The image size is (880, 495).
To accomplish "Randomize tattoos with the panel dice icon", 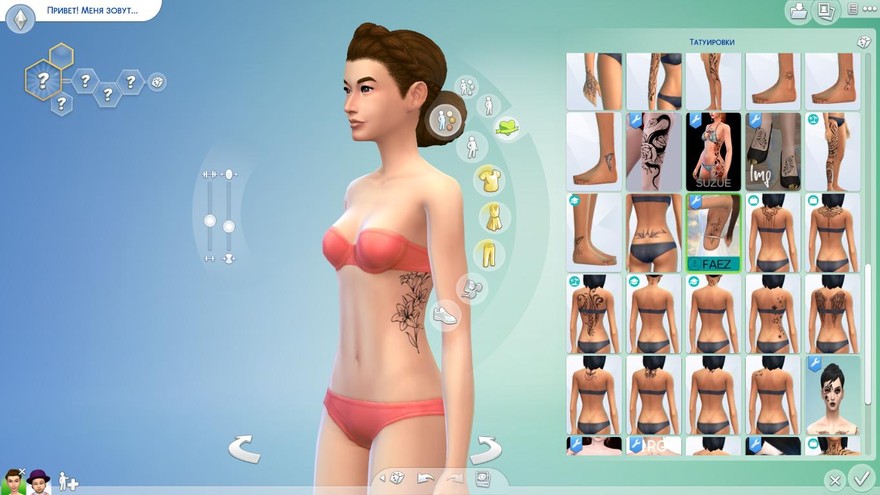I will coord(863,42).
